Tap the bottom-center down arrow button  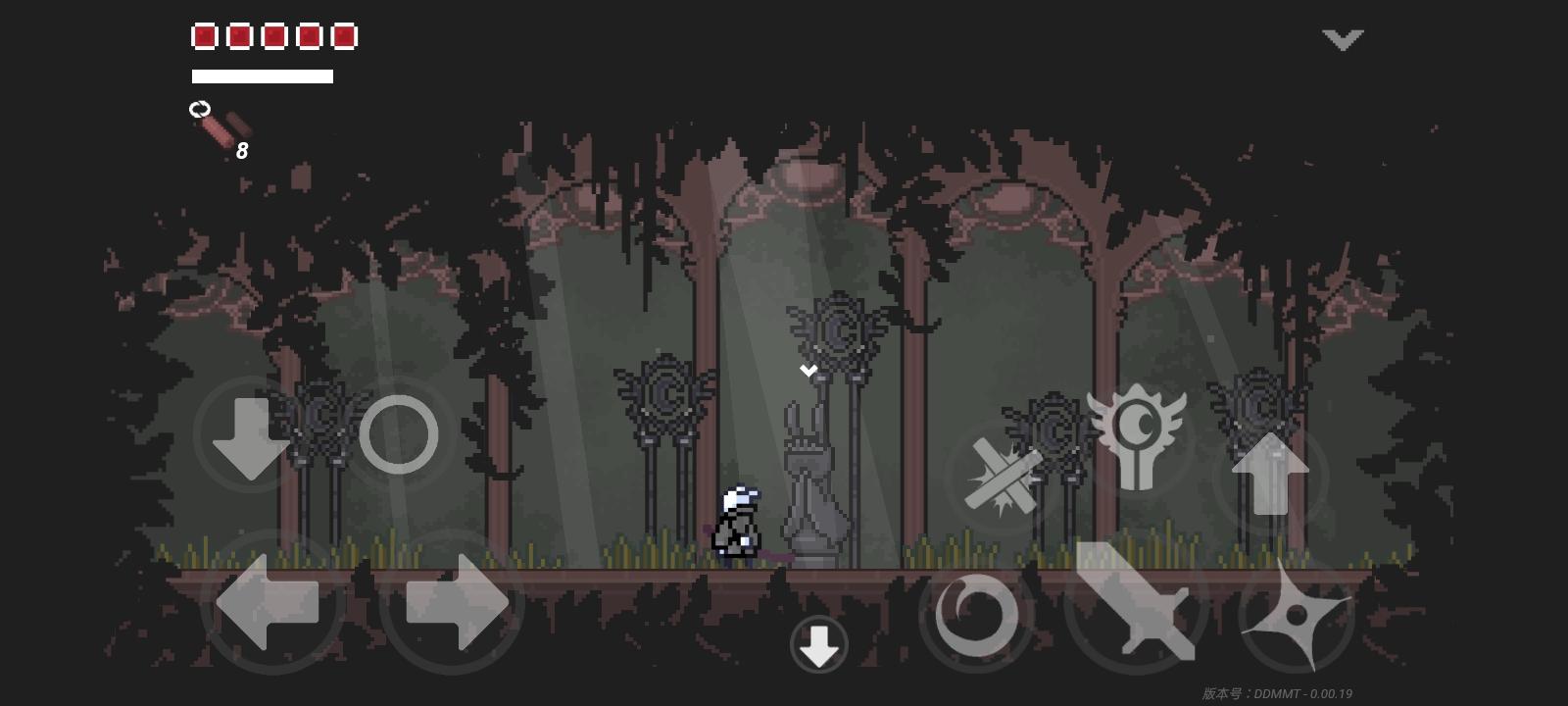[820, 642]
